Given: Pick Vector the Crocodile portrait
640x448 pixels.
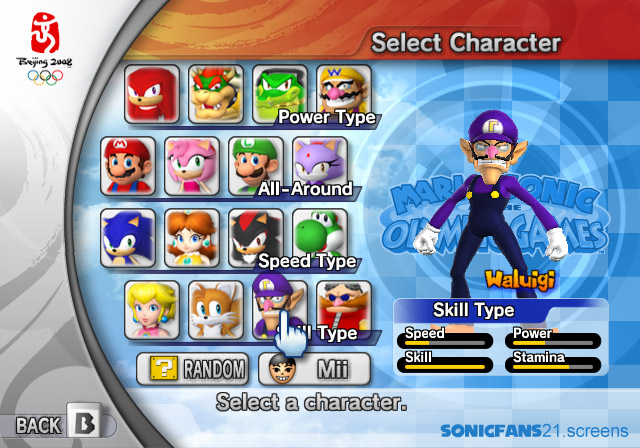Looking at the screenshot, I should (279, 93).
